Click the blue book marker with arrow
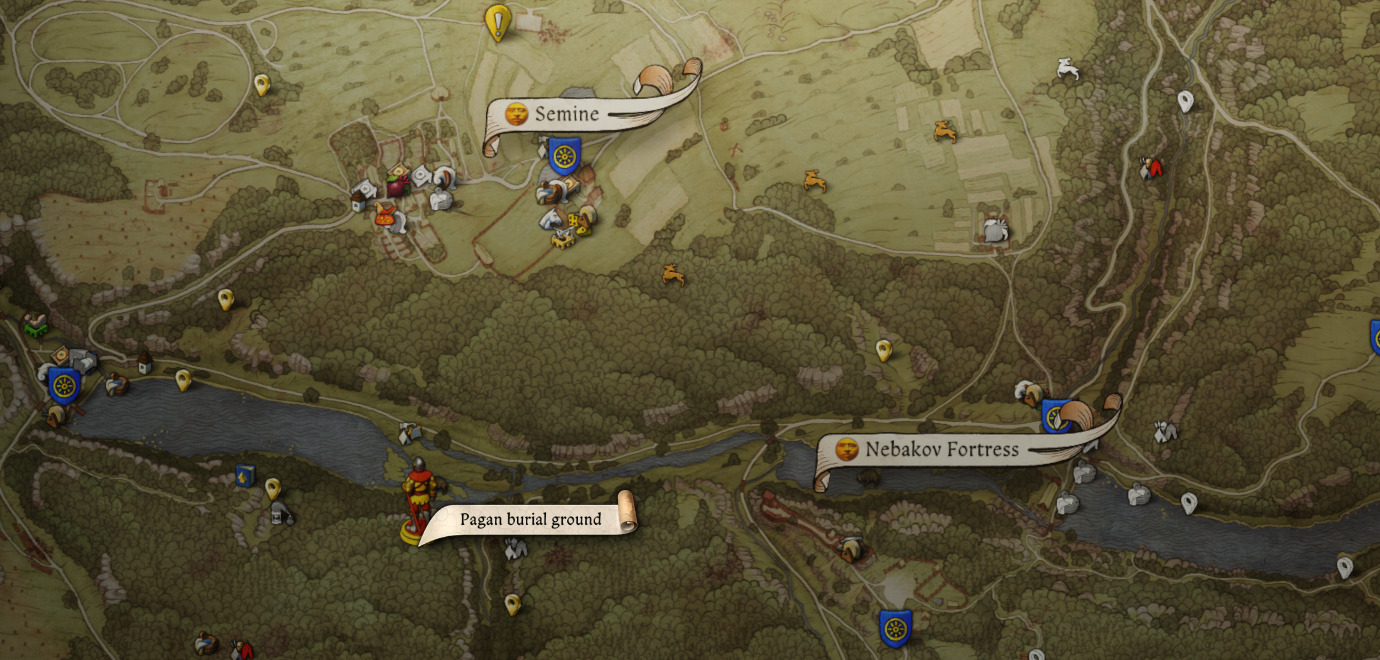The width and height of the screenshot is (1380, 660). [244, 475]
